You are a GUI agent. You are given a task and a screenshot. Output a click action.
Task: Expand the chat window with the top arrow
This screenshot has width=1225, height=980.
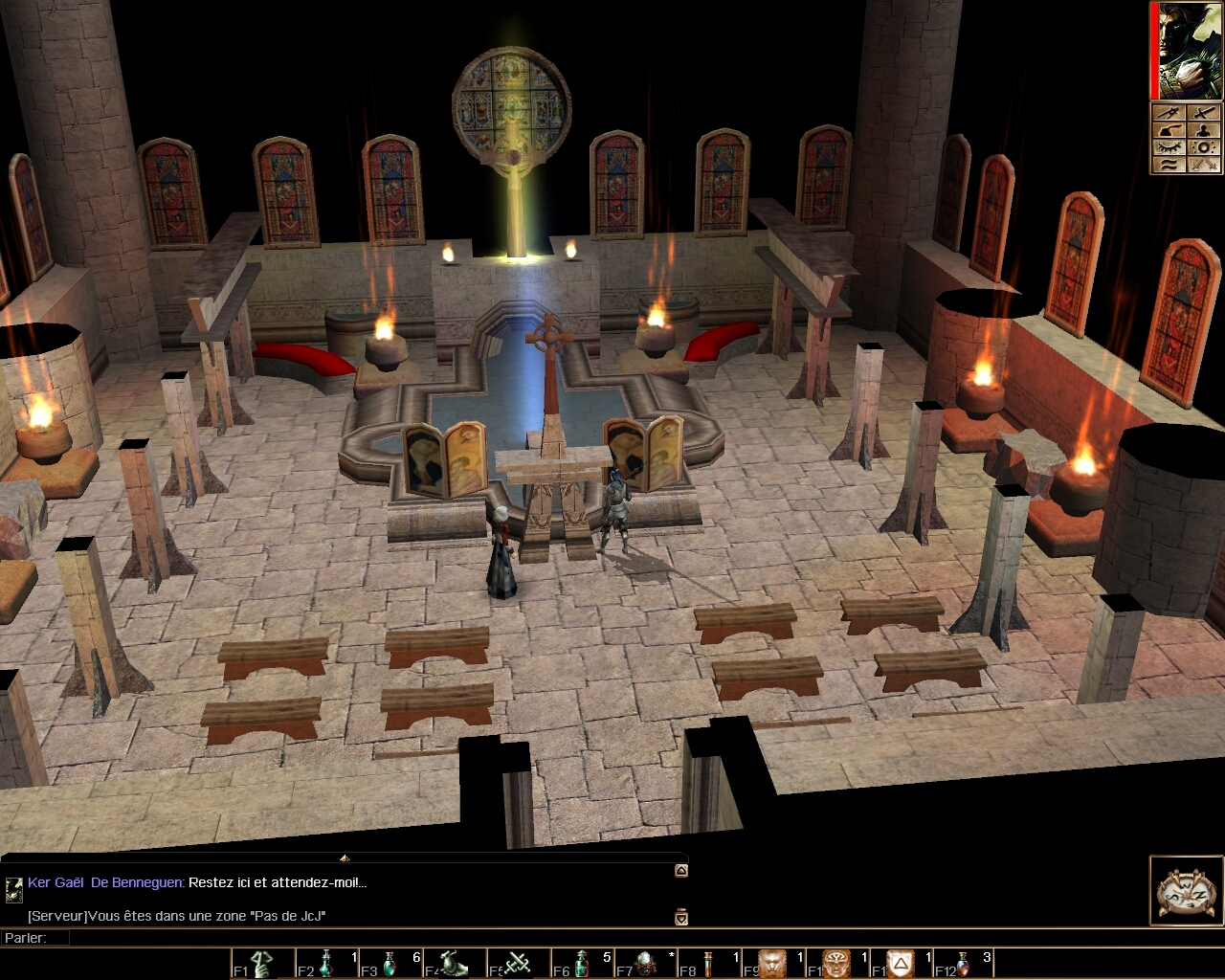pyautogui.click(x=345, y=857)
